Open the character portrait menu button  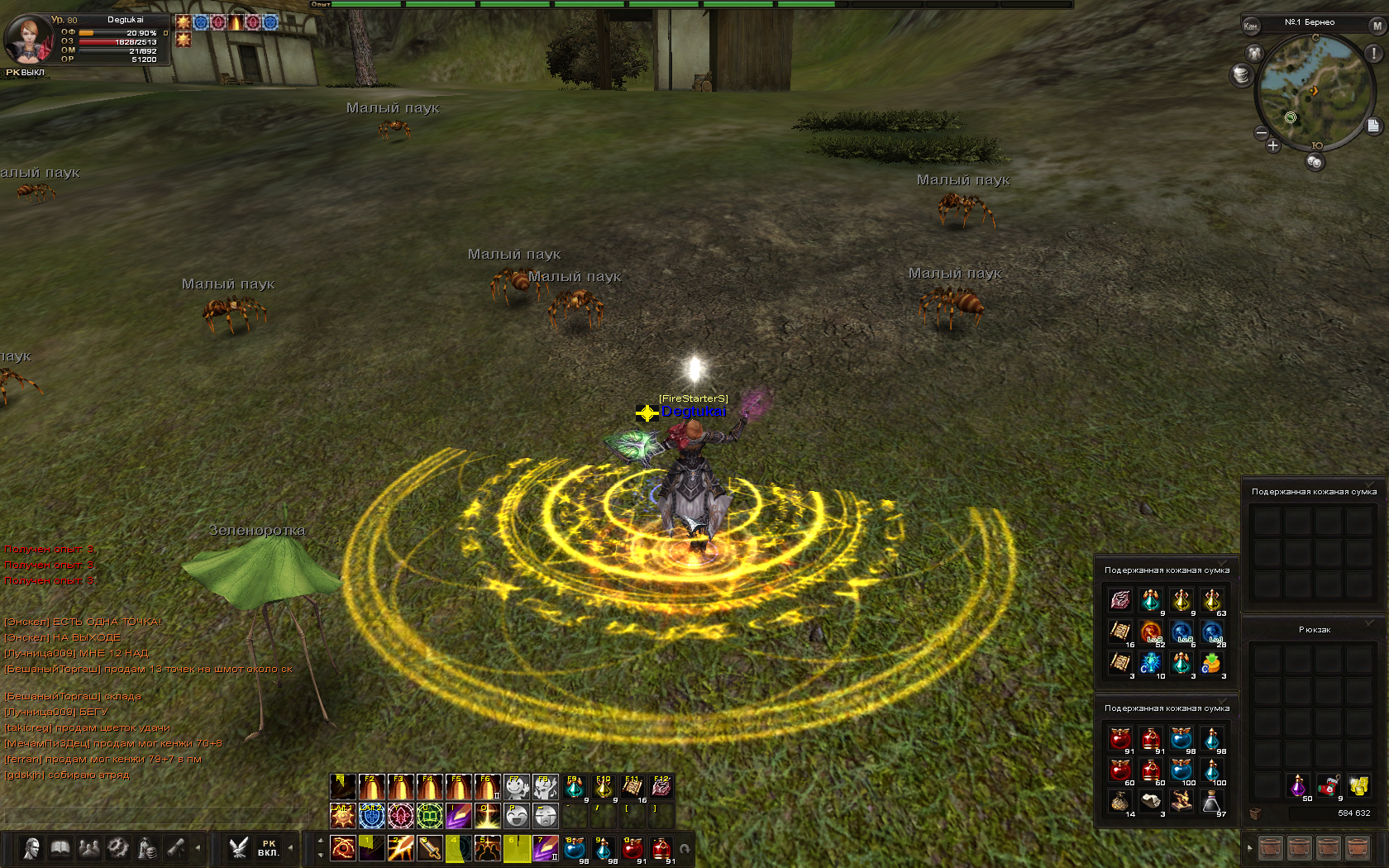(32, 848)
